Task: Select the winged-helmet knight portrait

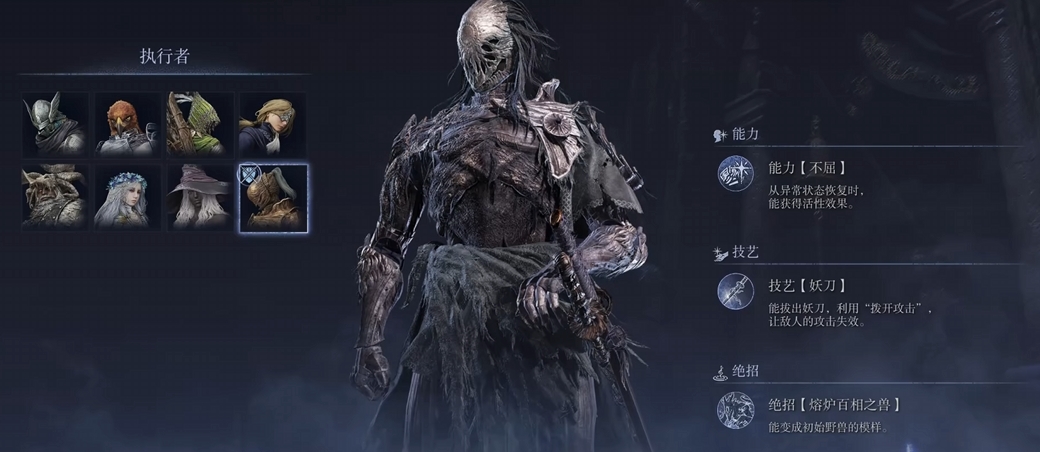Action: coord(56,125)
